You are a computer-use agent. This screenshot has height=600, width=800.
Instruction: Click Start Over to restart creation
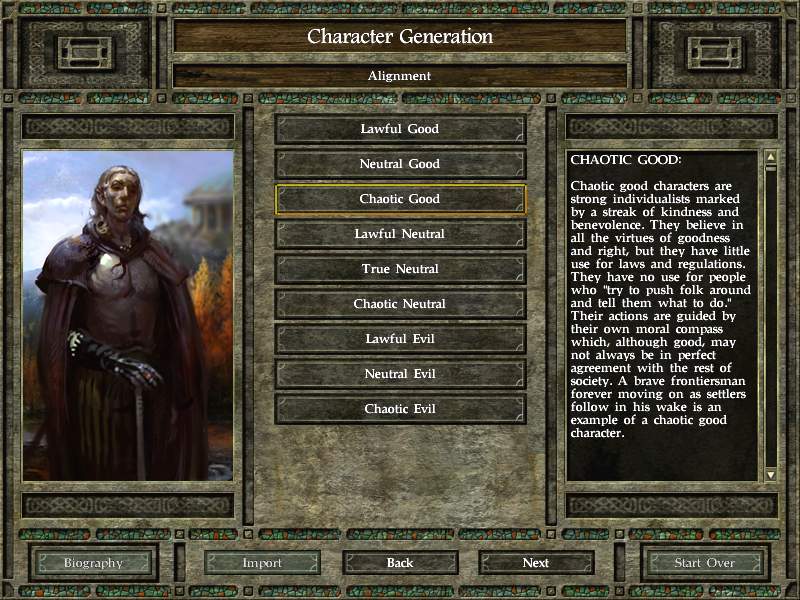705,563
